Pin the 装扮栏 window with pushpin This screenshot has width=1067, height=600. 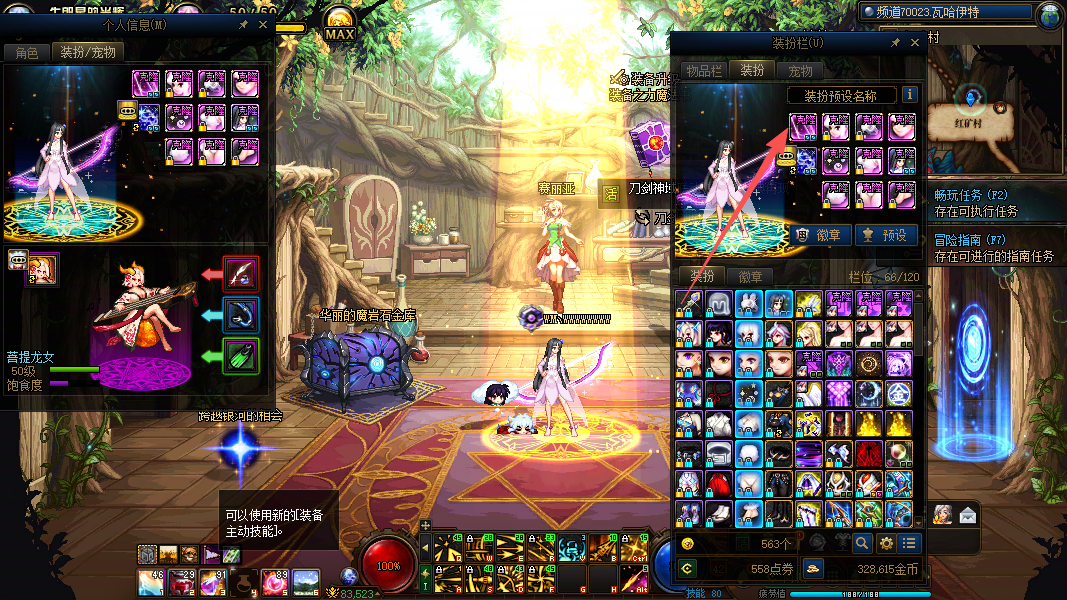click(x=896, y=44)
